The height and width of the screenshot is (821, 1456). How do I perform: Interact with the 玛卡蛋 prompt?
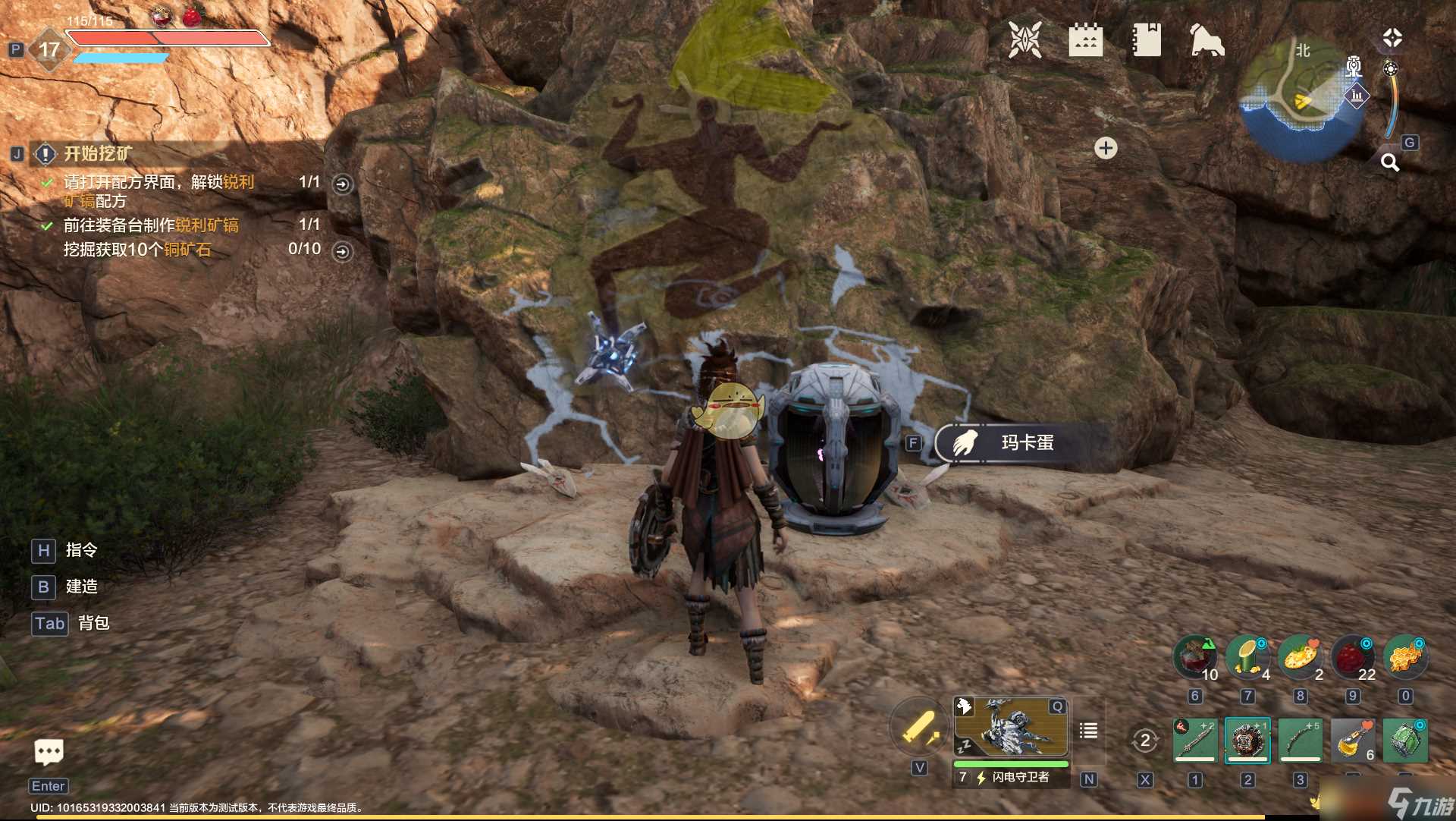pyautogui.click(x=1016, y=443)
